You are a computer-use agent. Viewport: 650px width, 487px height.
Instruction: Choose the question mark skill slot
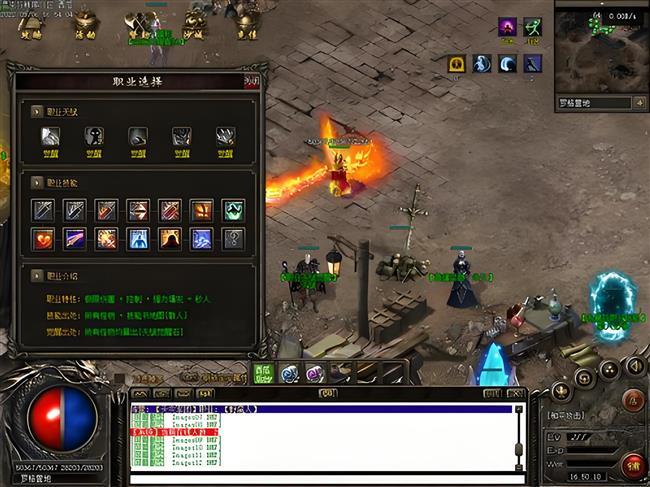coord(232,239)
